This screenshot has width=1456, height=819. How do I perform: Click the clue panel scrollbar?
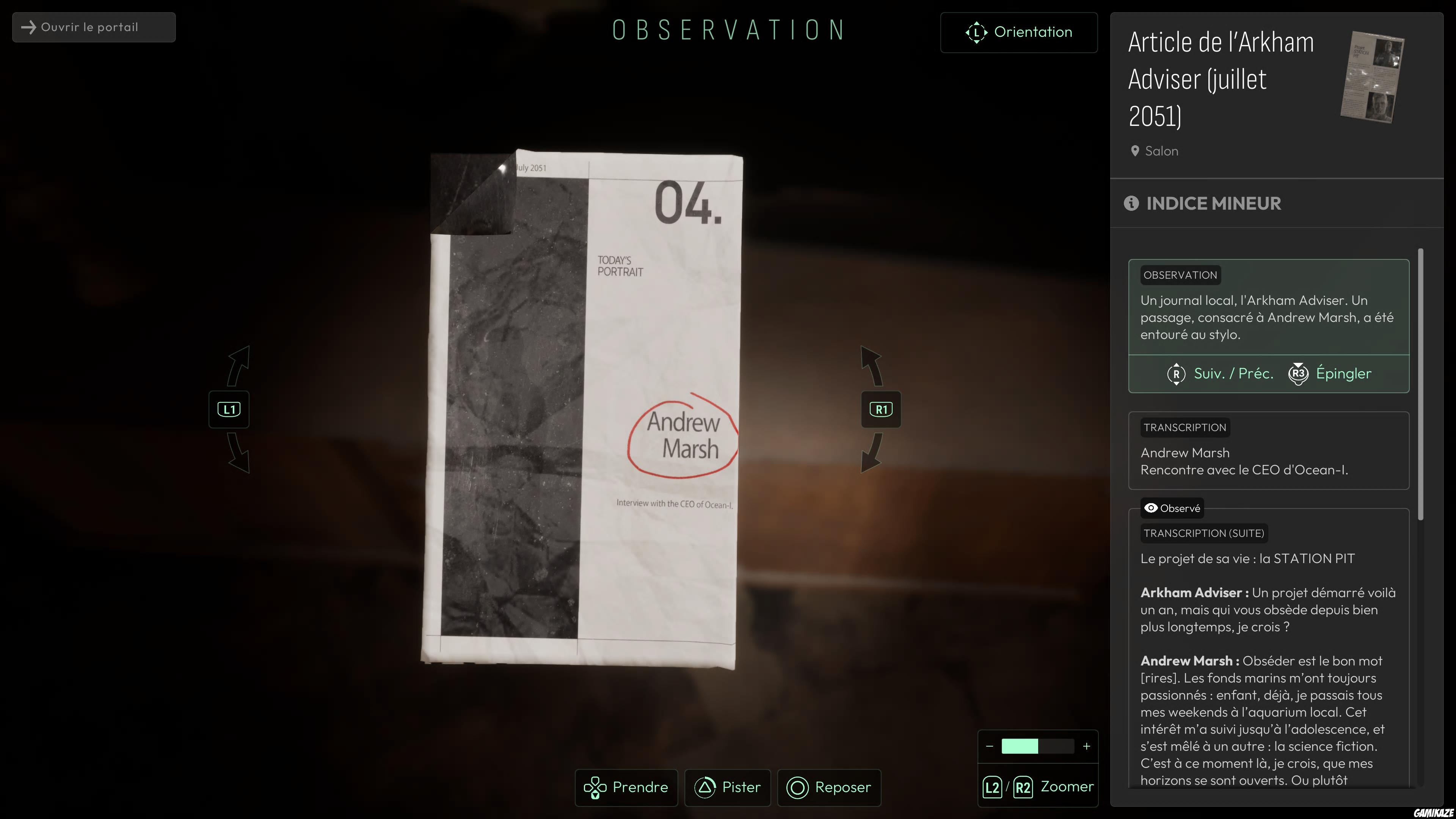pyautogui.click(x=1420, y=384)
